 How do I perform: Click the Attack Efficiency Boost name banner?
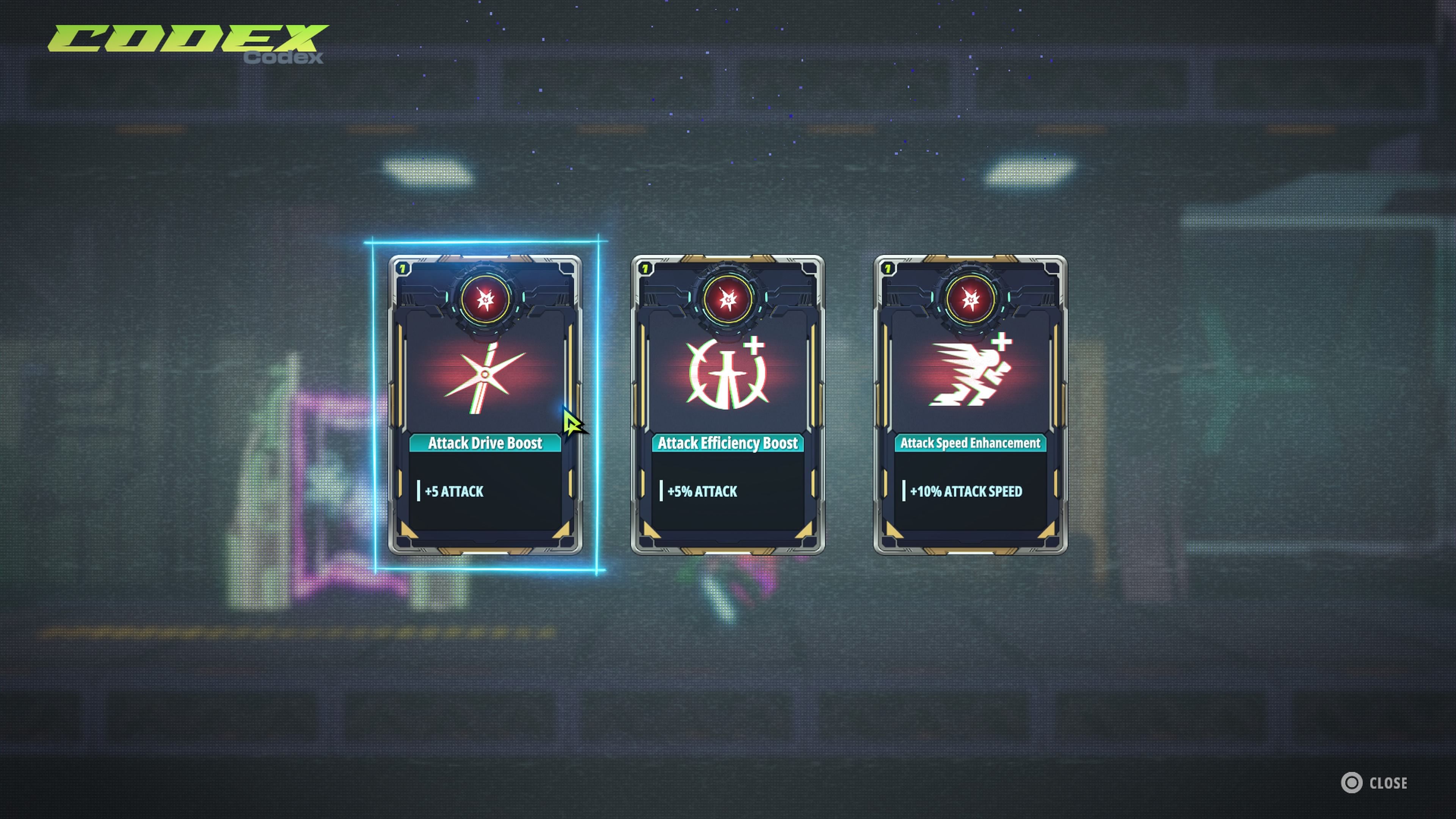point(728,444)
